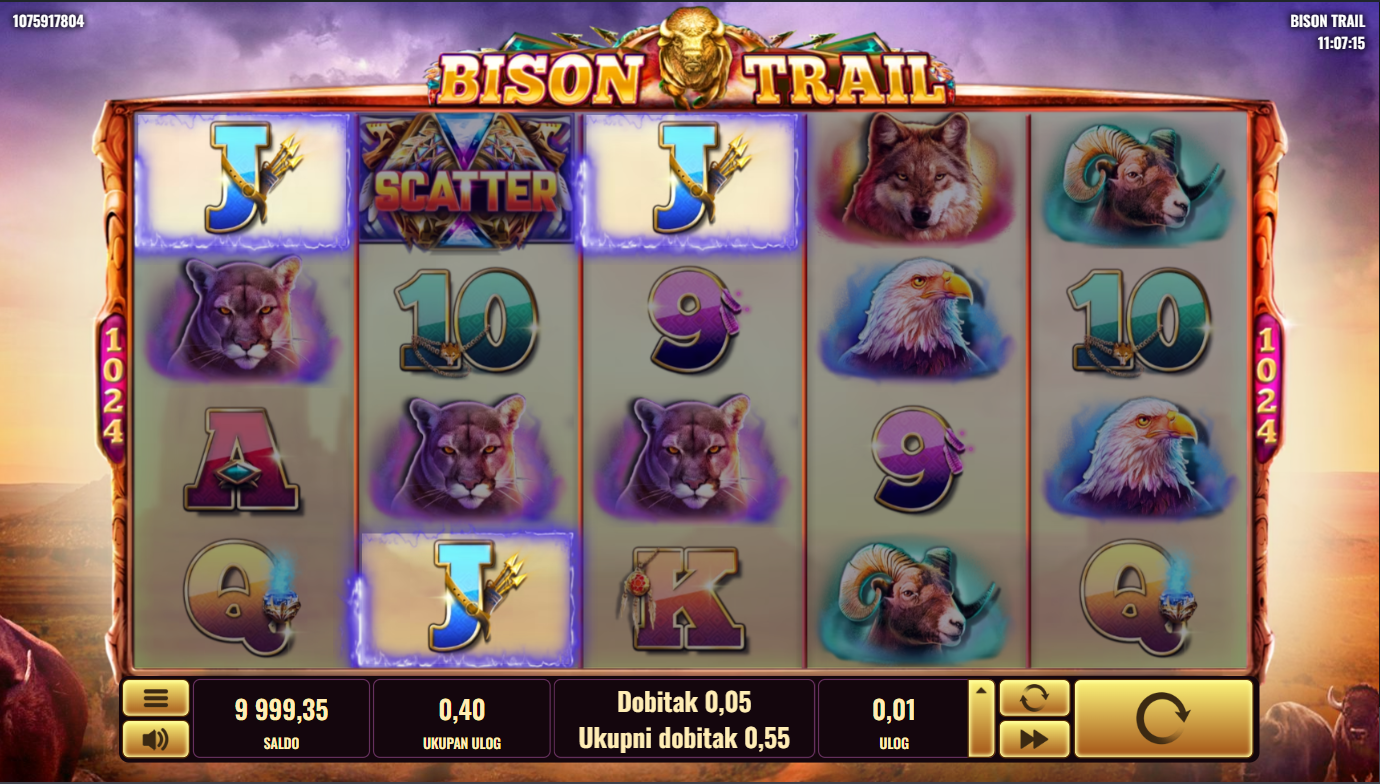This screenshot has width=1380, height=784.
Task: Expand the bet (Ulog) selector arrow
Action: pos(981,718)
